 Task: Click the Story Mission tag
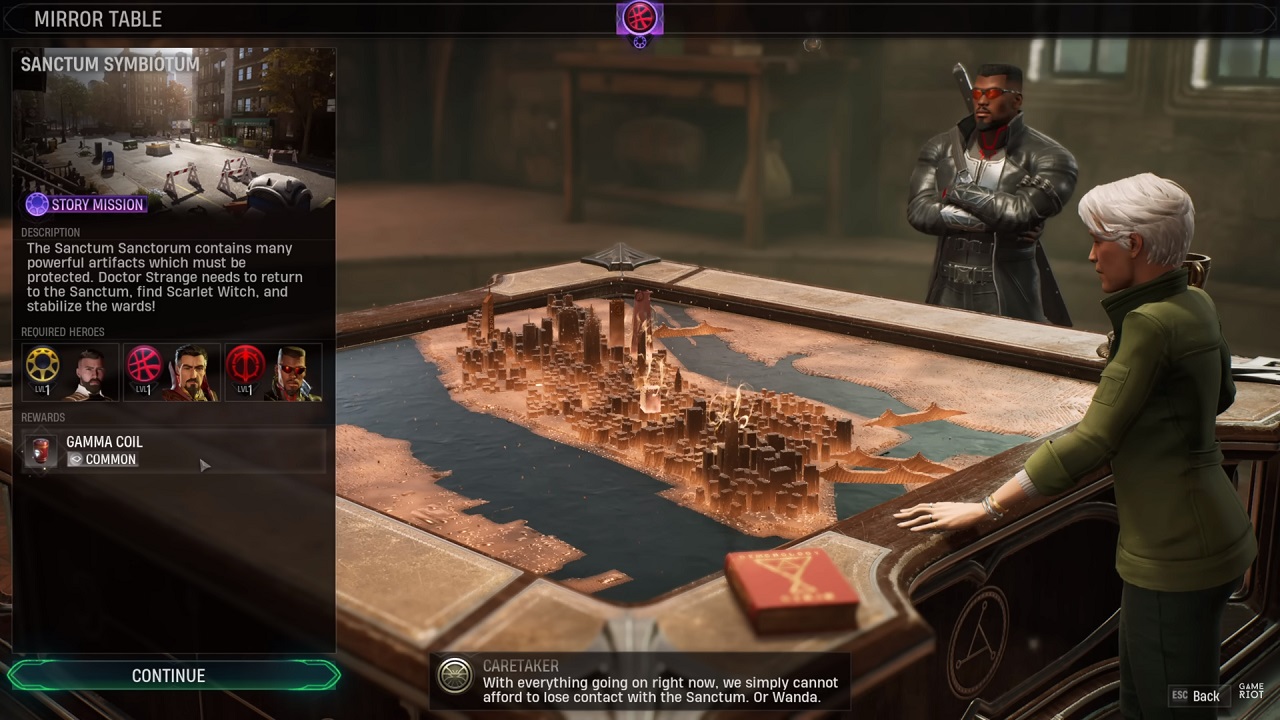(x=87, y=205)
